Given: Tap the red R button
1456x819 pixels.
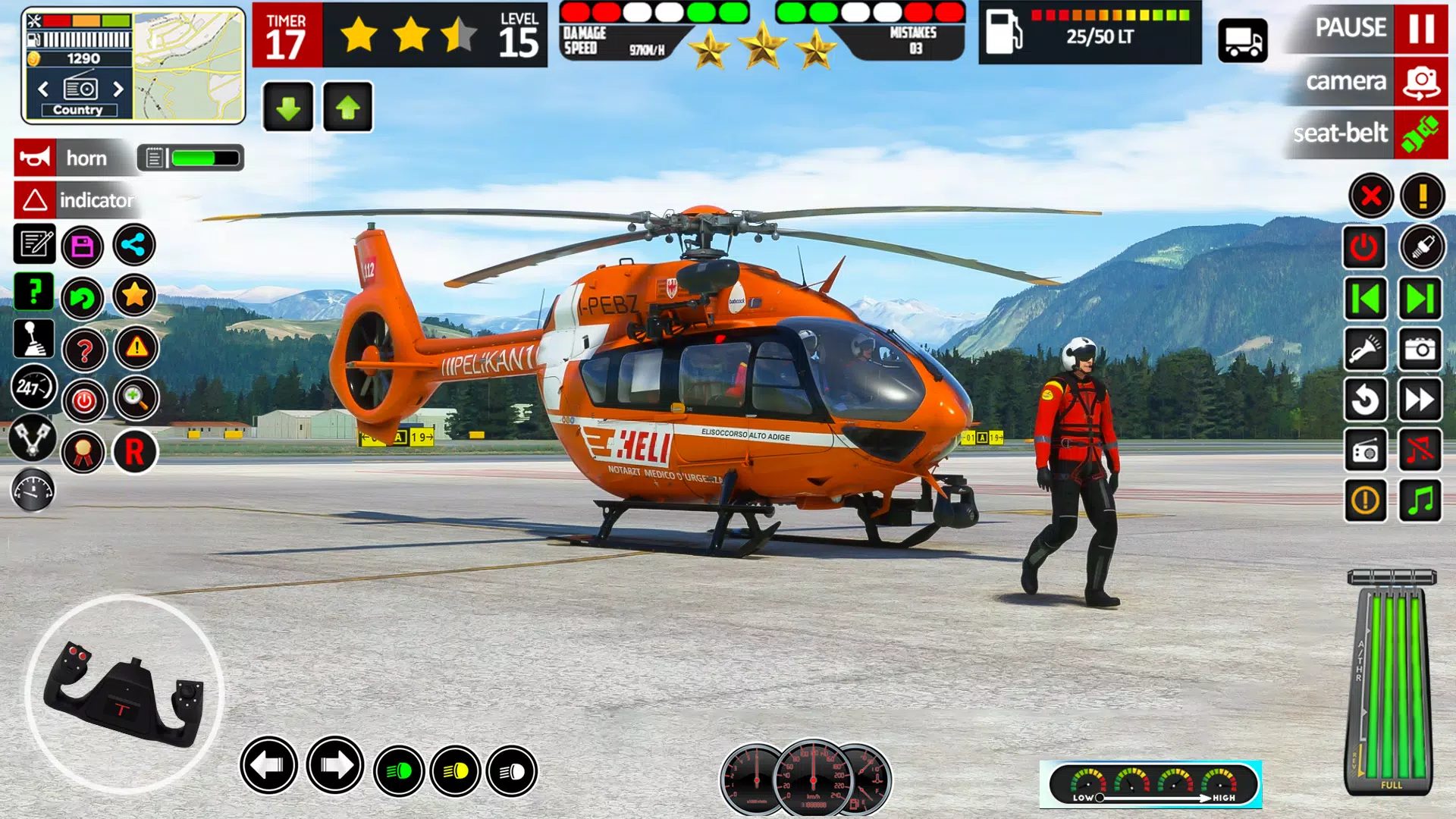Looking at the screenshot, I should pyautogui.click(x=135, y=452).
